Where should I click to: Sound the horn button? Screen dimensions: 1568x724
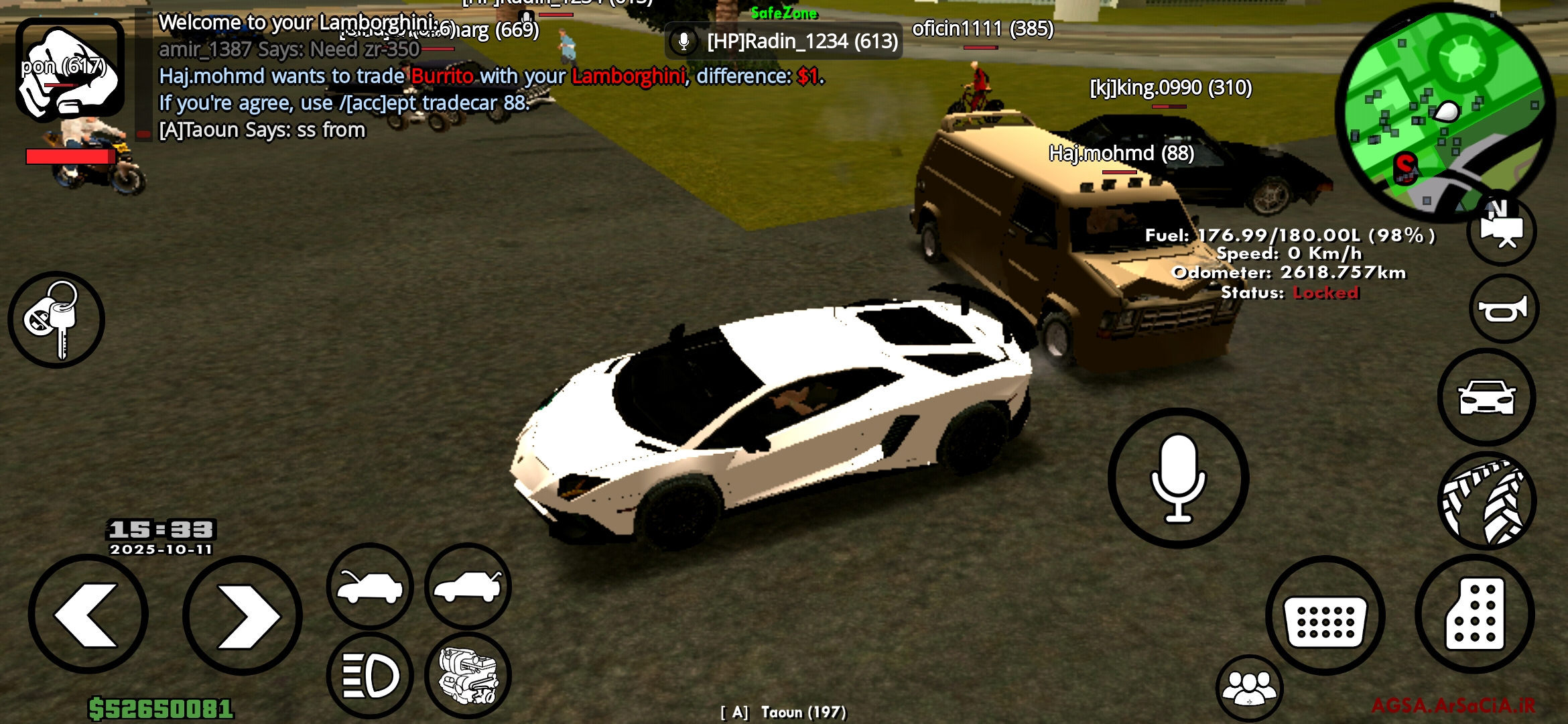pyautogui.click(x=1504, y=309)
